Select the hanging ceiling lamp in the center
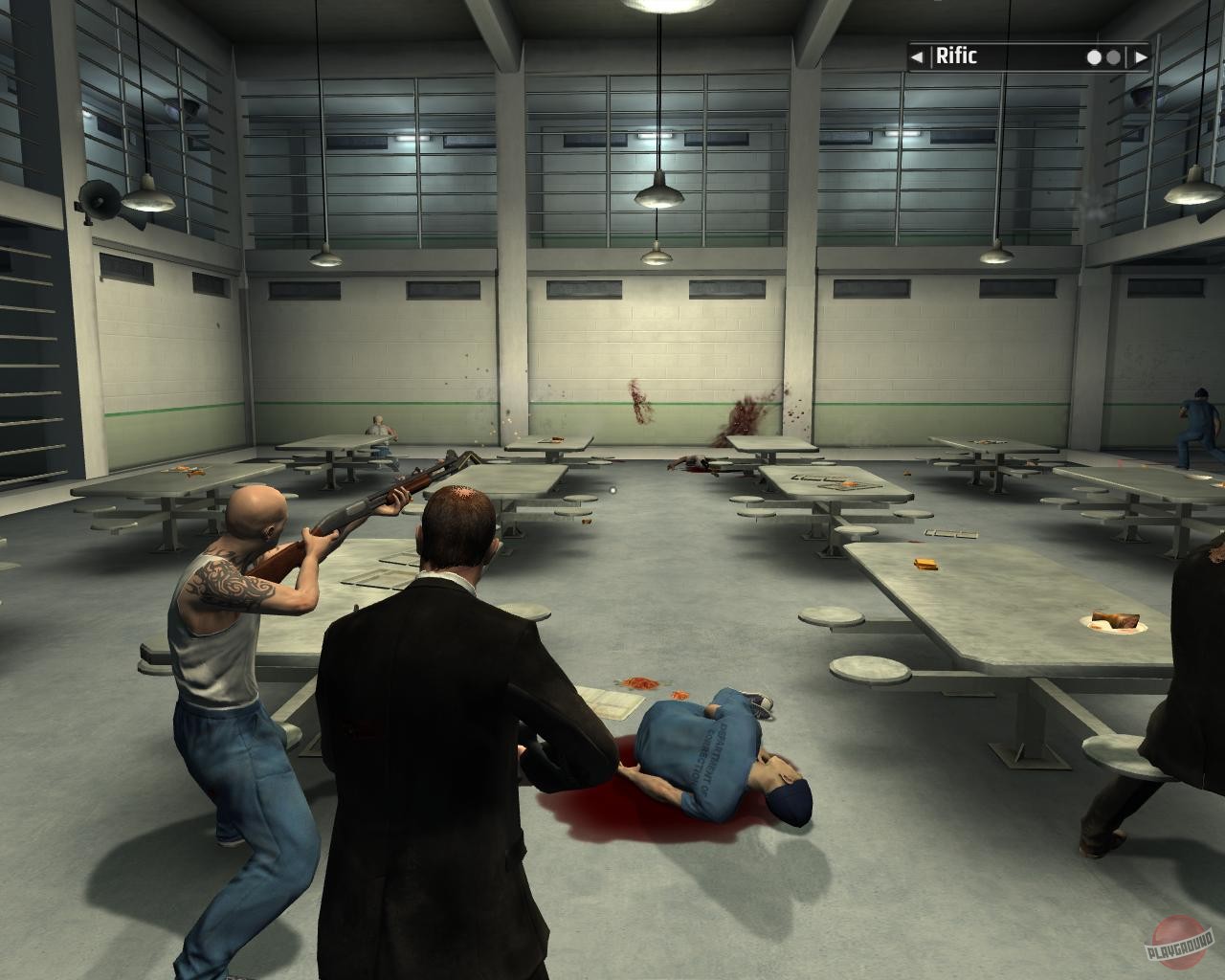 point(658,196)
